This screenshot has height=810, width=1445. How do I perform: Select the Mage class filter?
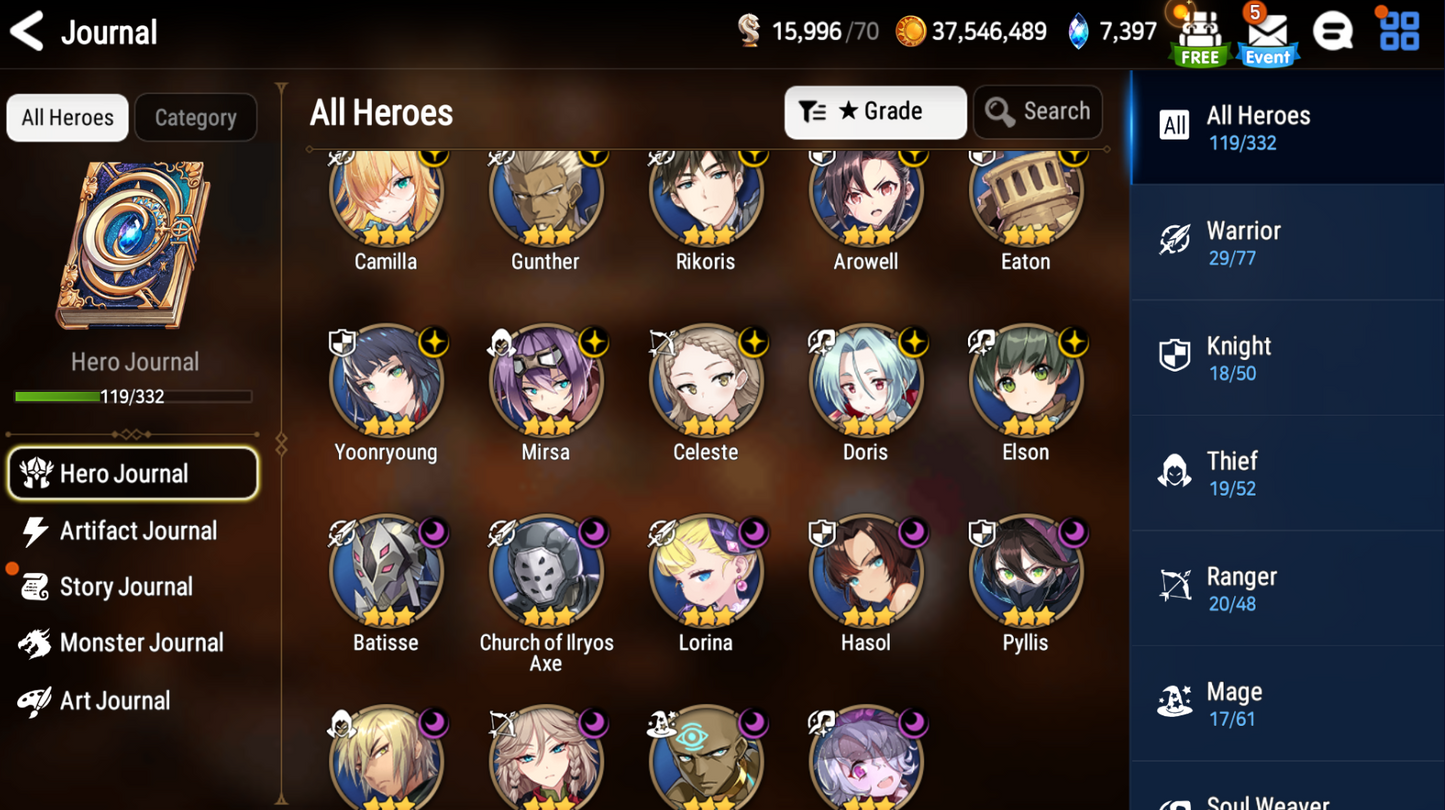1287,702
